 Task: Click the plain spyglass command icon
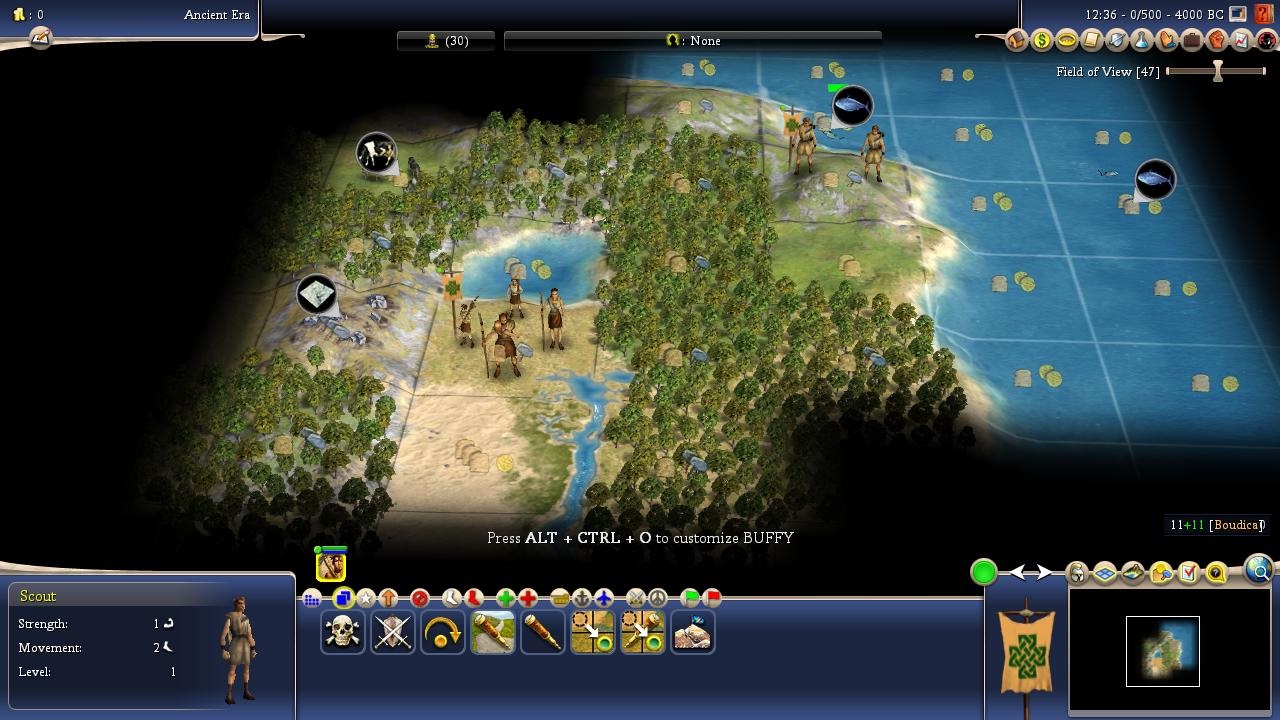pos(543,633)
